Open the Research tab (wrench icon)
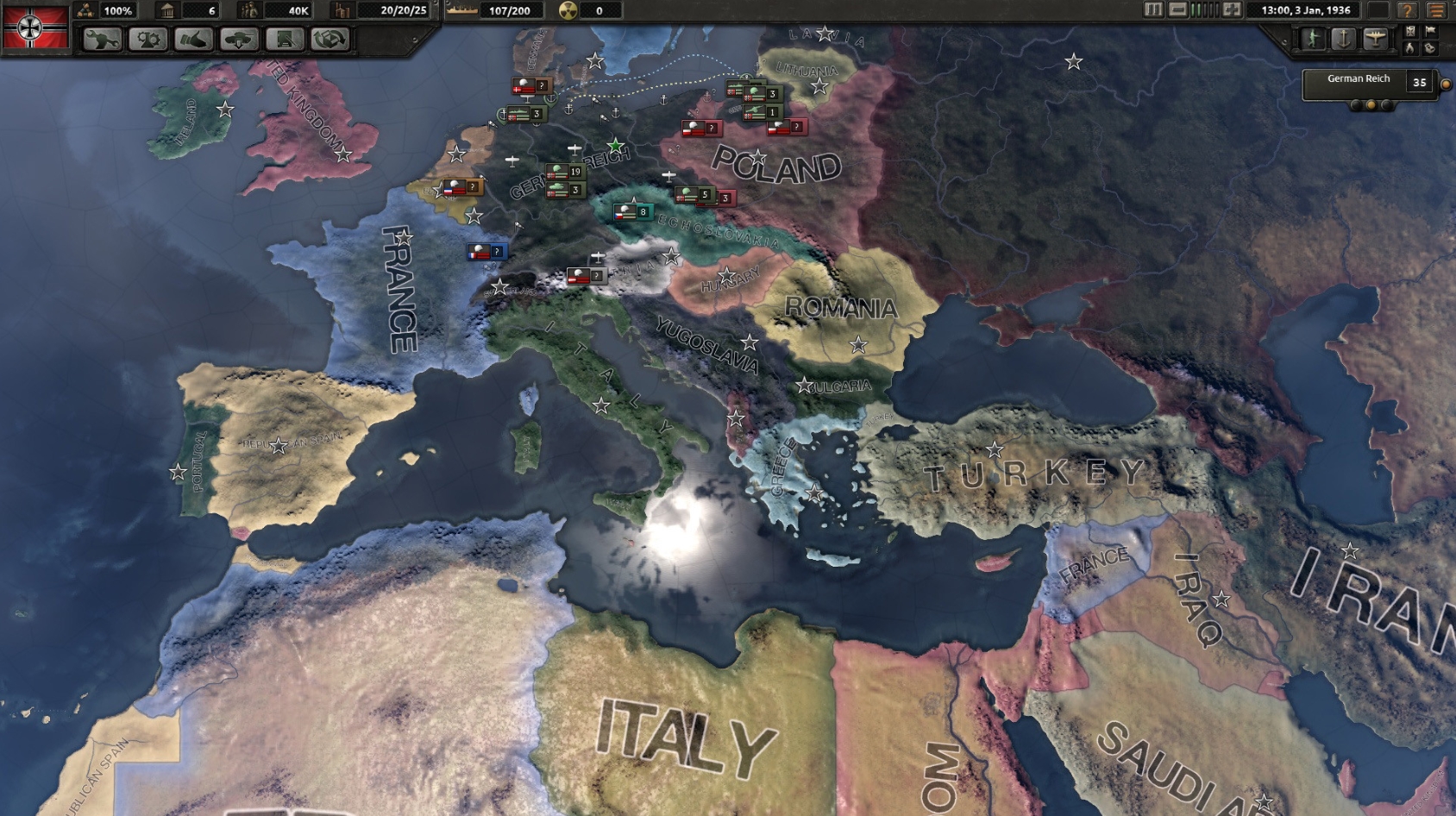 102,39
